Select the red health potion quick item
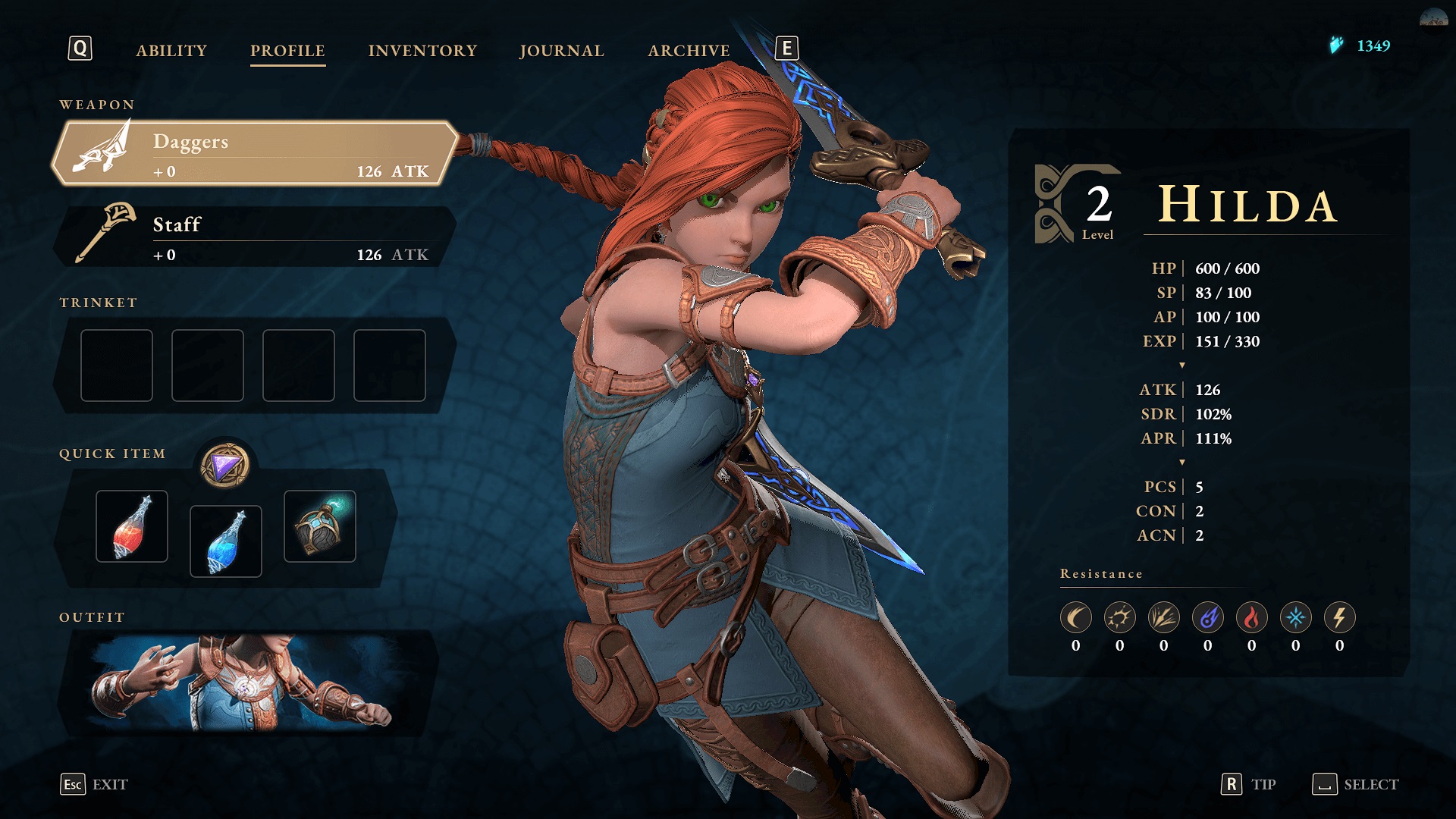The image size is (1456, 819). [132, 526]
